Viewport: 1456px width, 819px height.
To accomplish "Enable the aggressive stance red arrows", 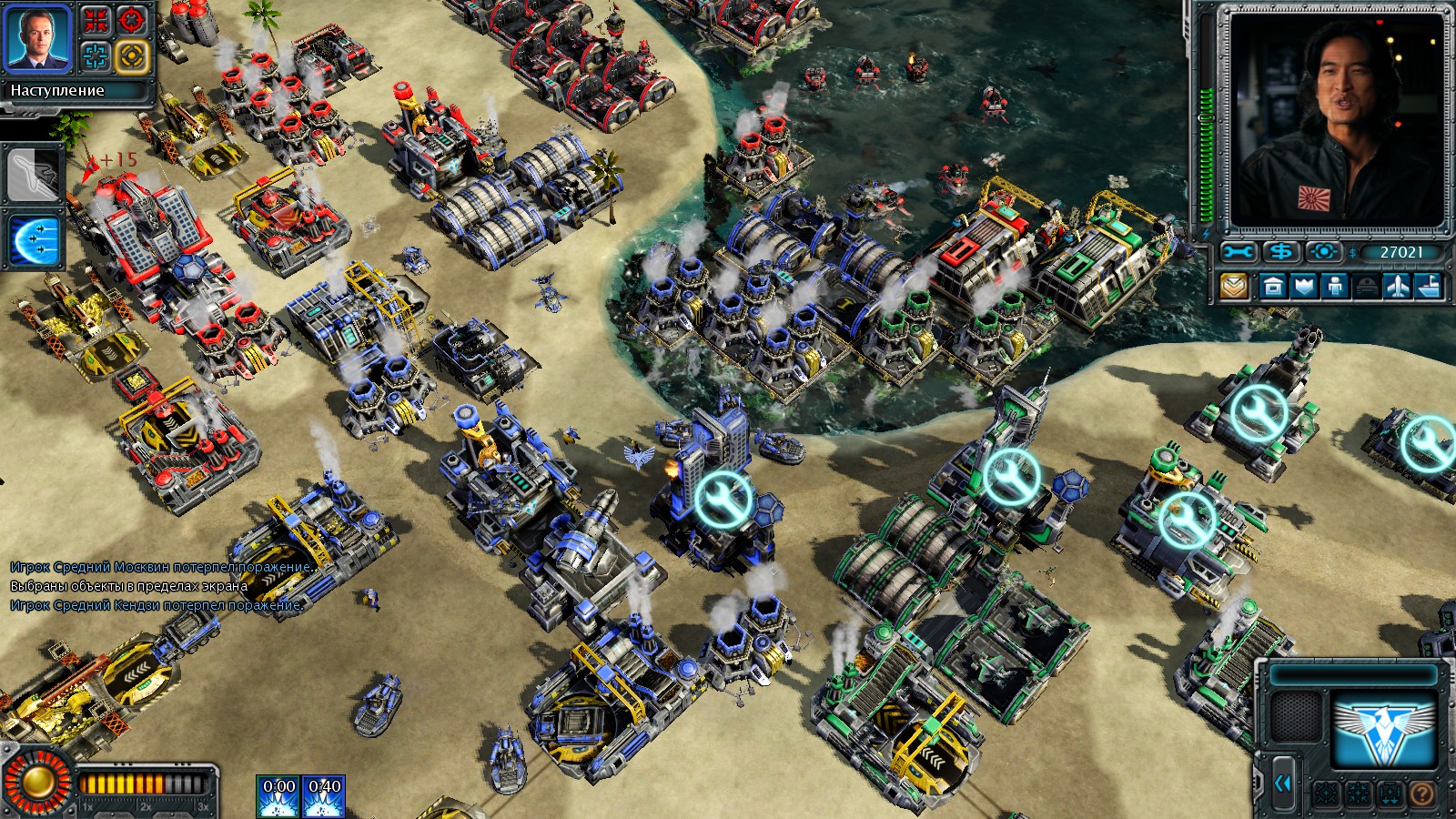I will (94, 19).
